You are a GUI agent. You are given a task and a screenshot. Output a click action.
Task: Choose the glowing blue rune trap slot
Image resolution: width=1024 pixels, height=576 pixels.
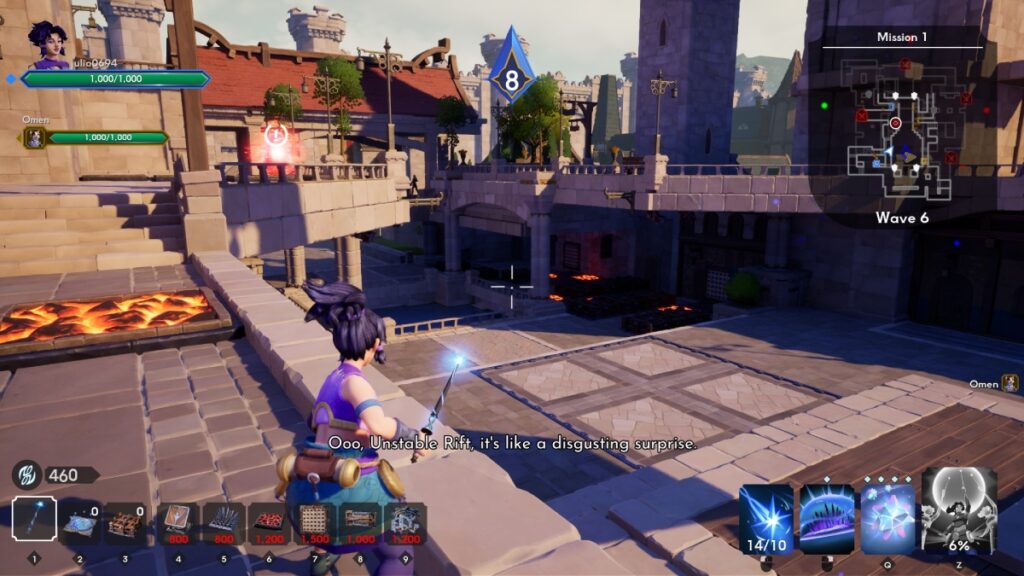pyautogui.click(x=80, y=523)
